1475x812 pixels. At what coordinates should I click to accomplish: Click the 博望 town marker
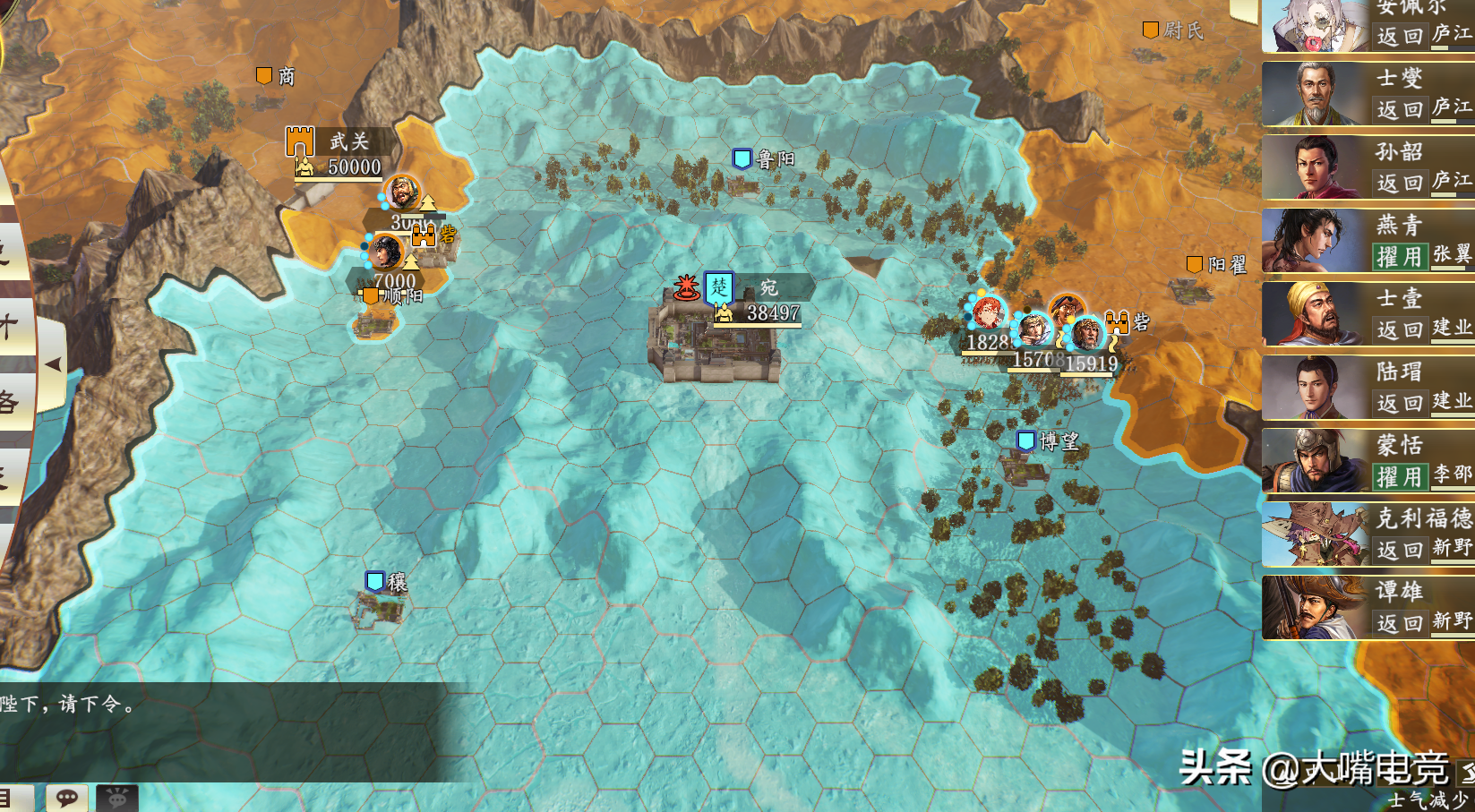(x=1026, y=441)
